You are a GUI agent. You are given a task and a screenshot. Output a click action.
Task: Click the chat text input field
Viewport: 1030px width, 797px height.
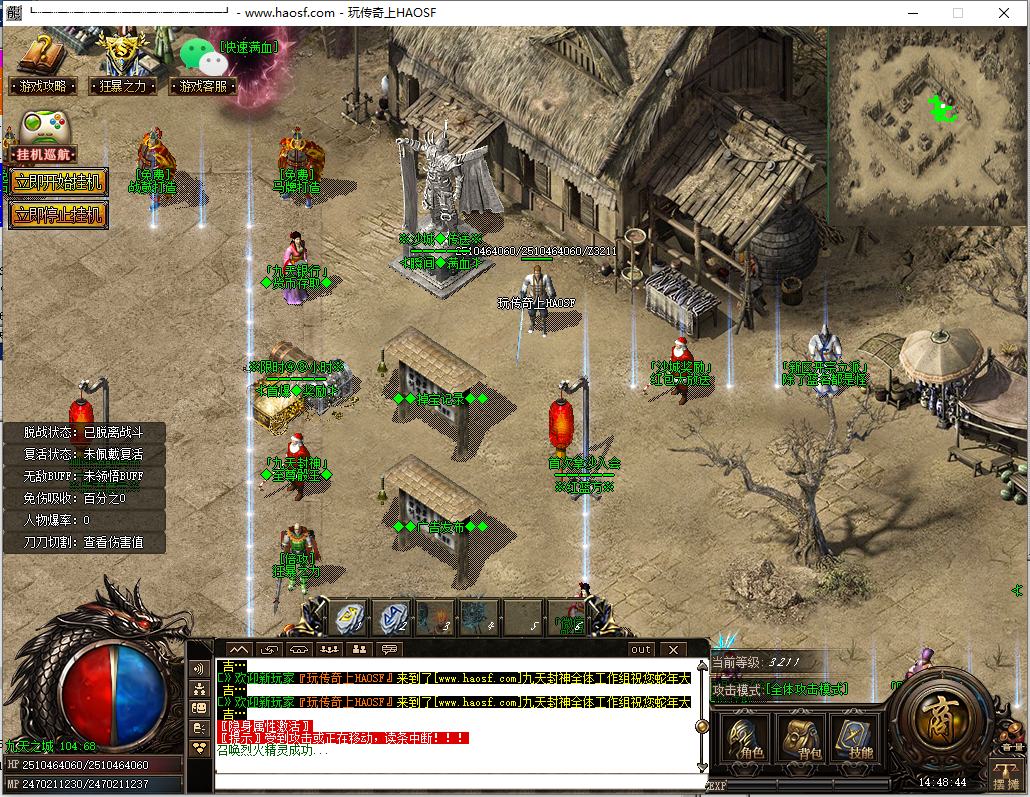coord(455,780)
